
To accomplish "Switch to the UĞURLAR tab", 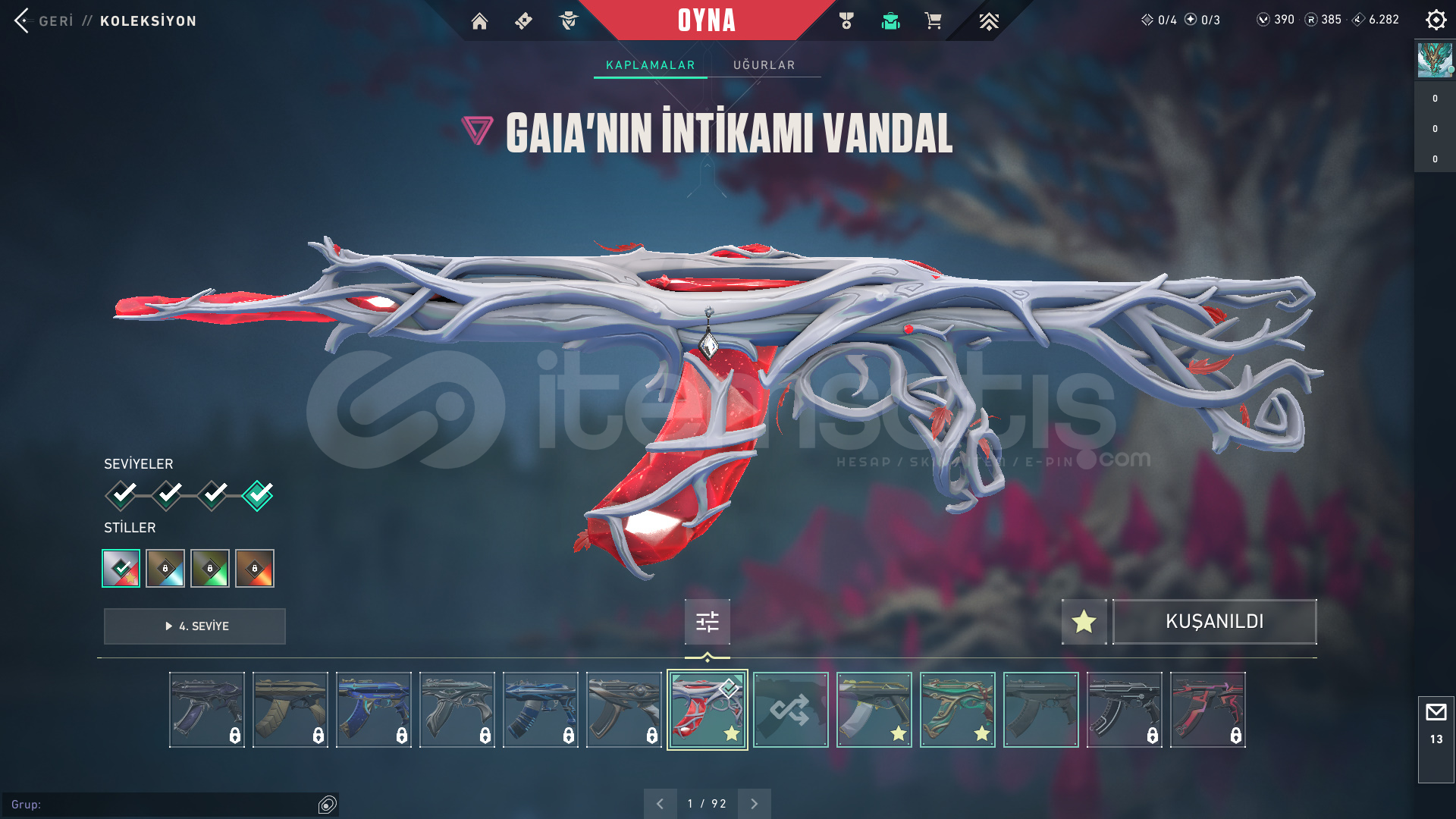I will click(x=763, y=65).
